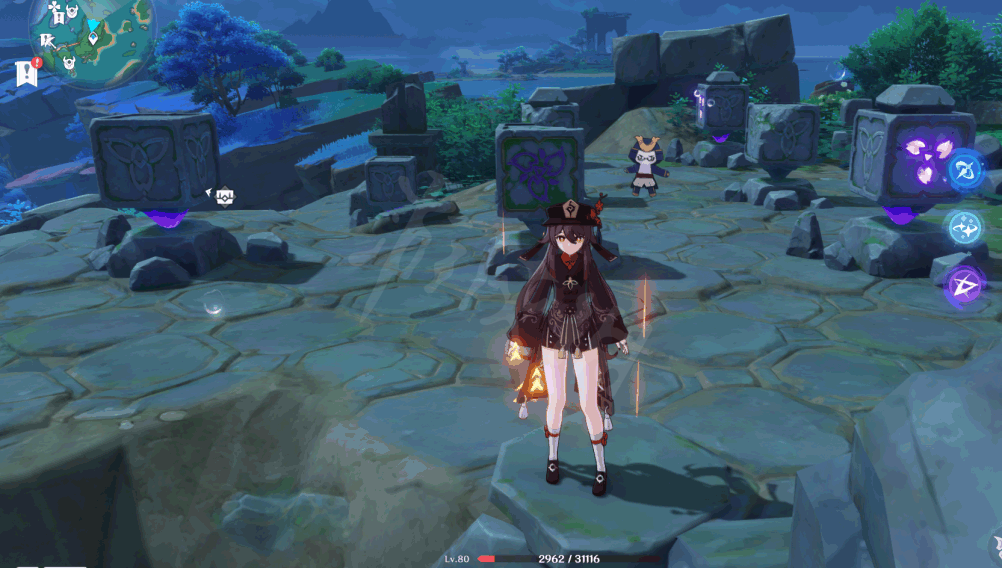
Task: Open the quest banner with red alert
Action: point(26,72)
